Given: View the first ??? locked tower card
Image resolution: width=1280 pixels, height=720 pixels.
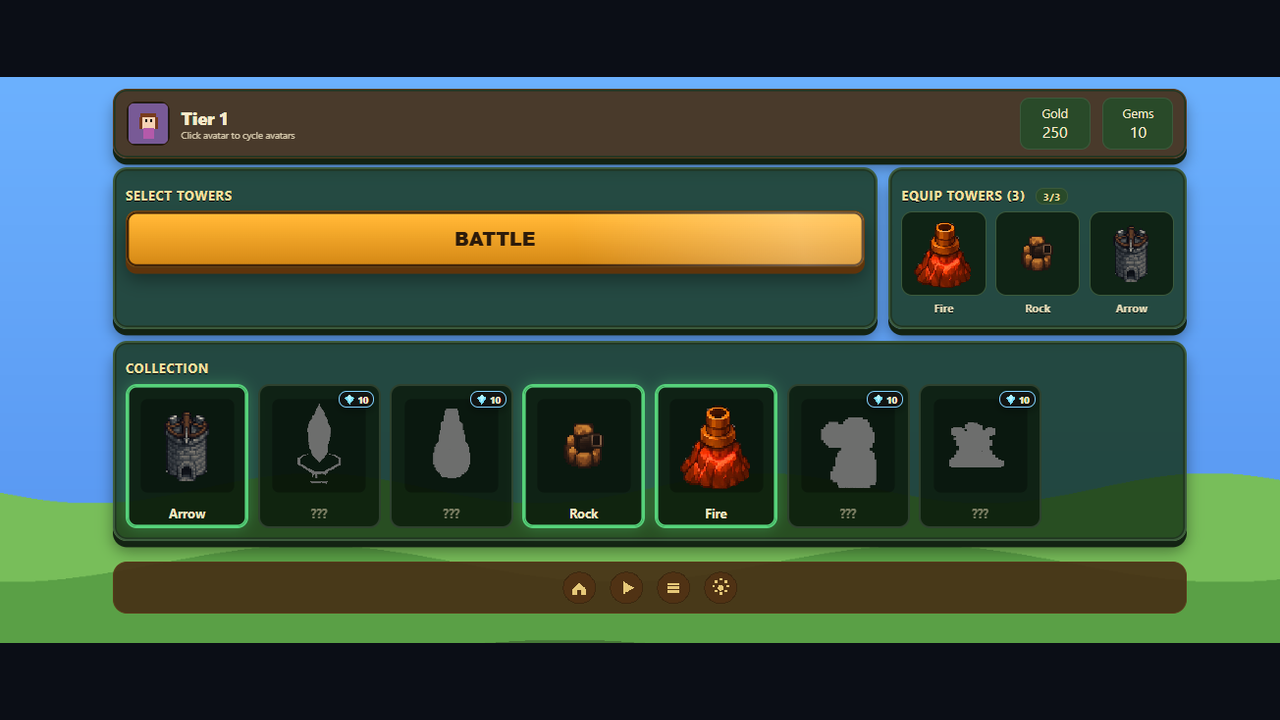Looking at the screenshot, I should coord(319,456).
